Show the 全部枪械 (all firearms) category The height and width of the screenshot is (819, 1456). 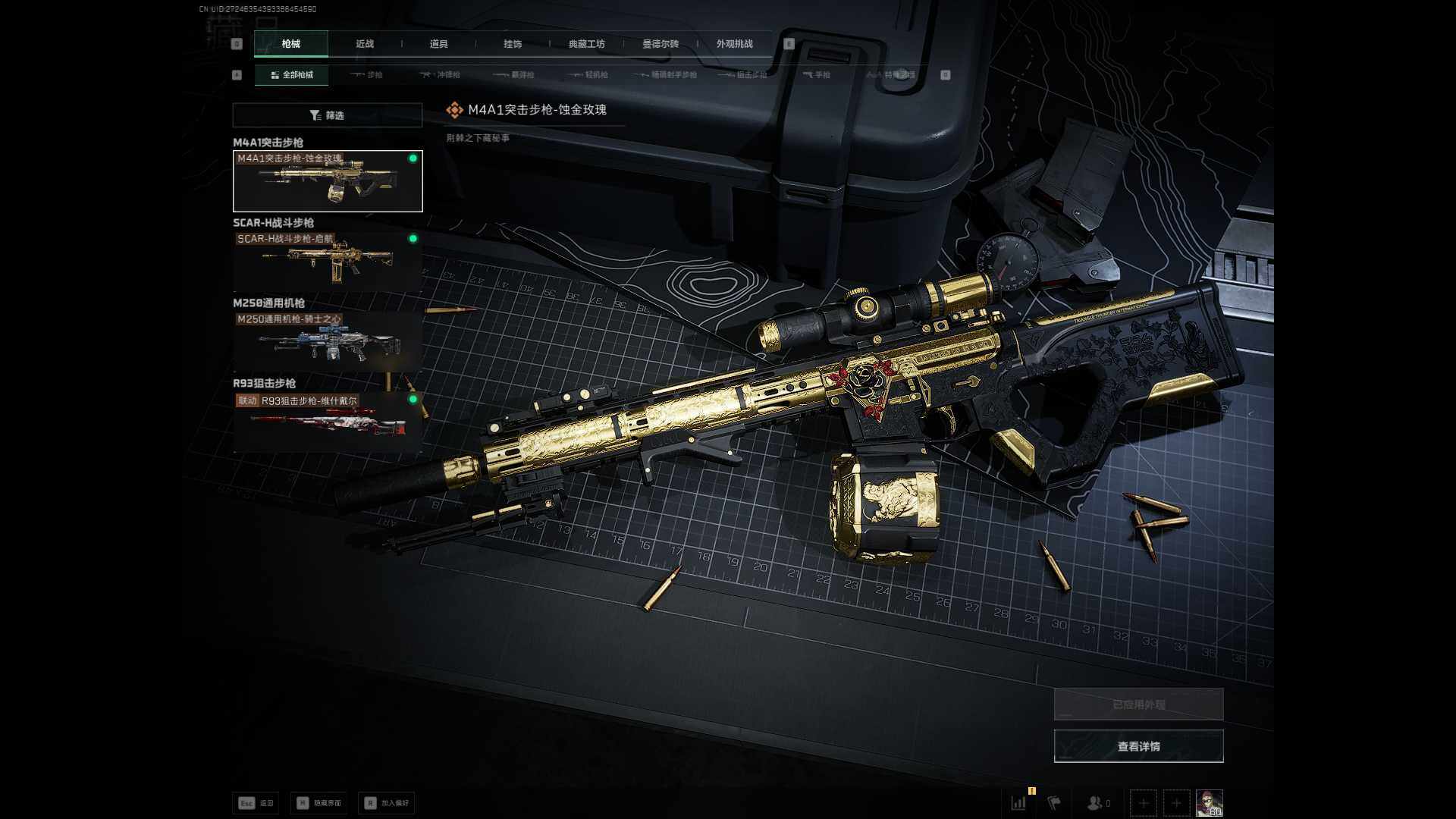(292, 75)
